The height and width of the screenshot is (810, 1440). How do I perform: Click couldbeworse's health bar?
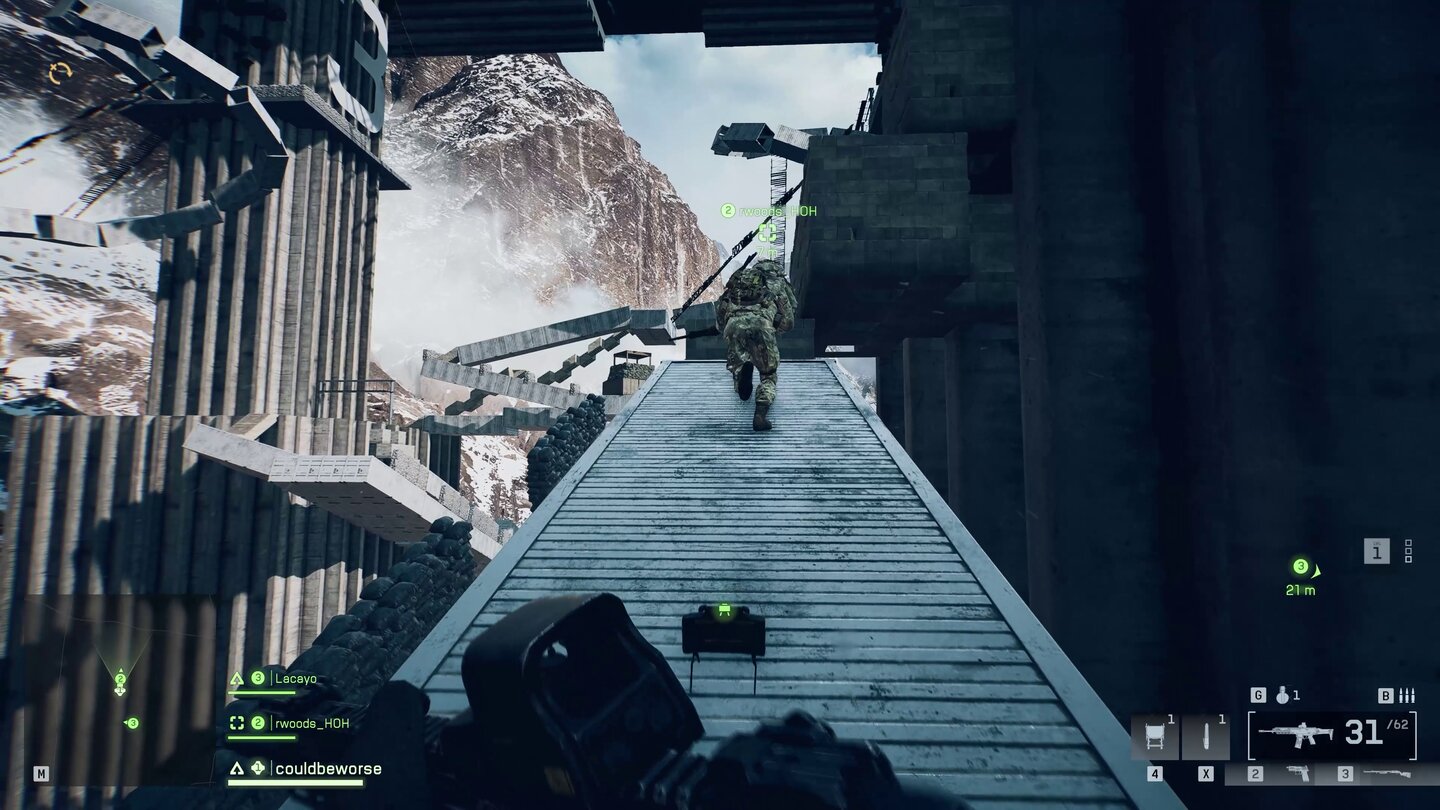point(295,783)
